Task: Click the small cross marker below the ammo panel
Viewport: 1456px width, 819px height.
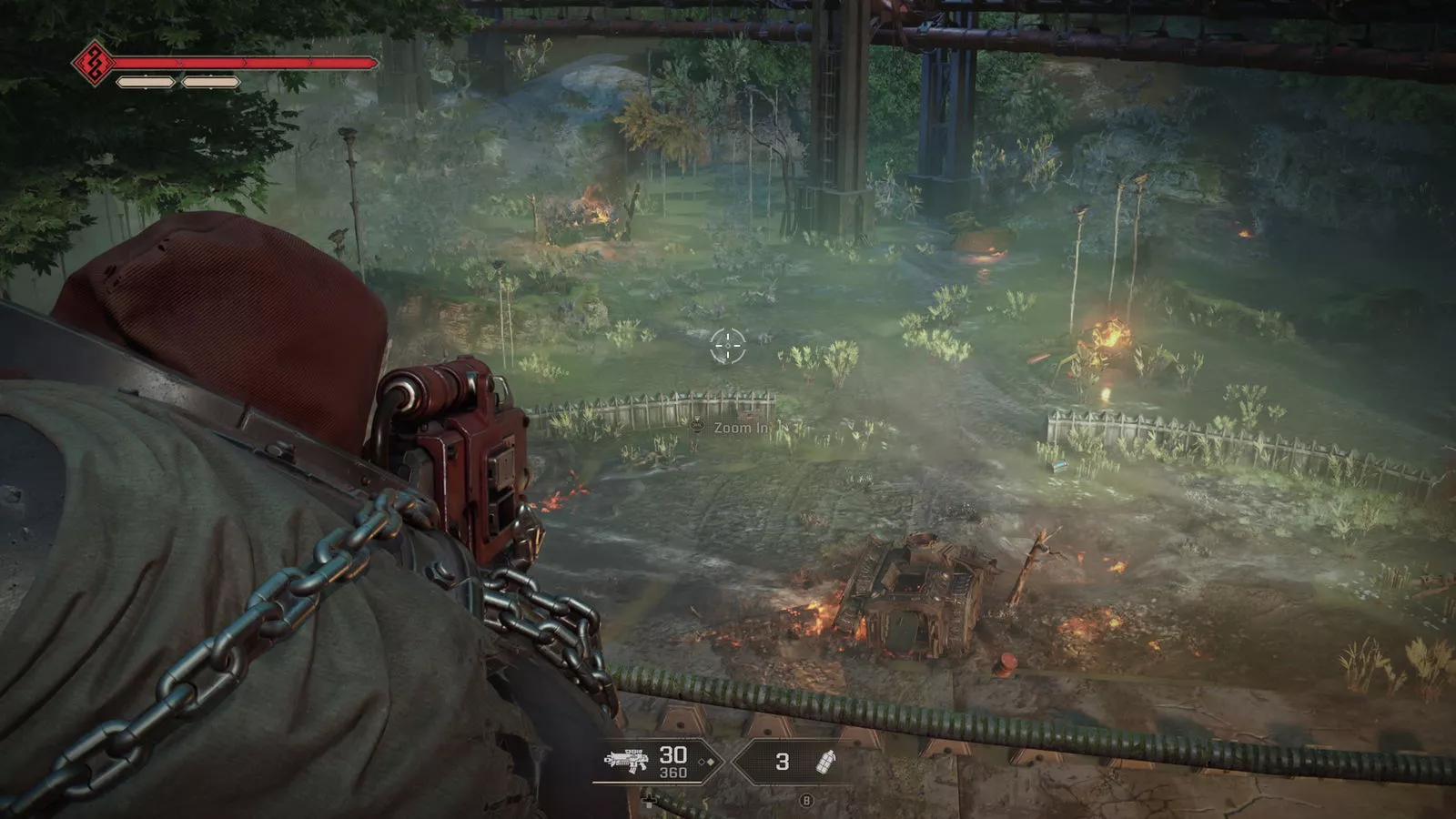Action: 649,800
